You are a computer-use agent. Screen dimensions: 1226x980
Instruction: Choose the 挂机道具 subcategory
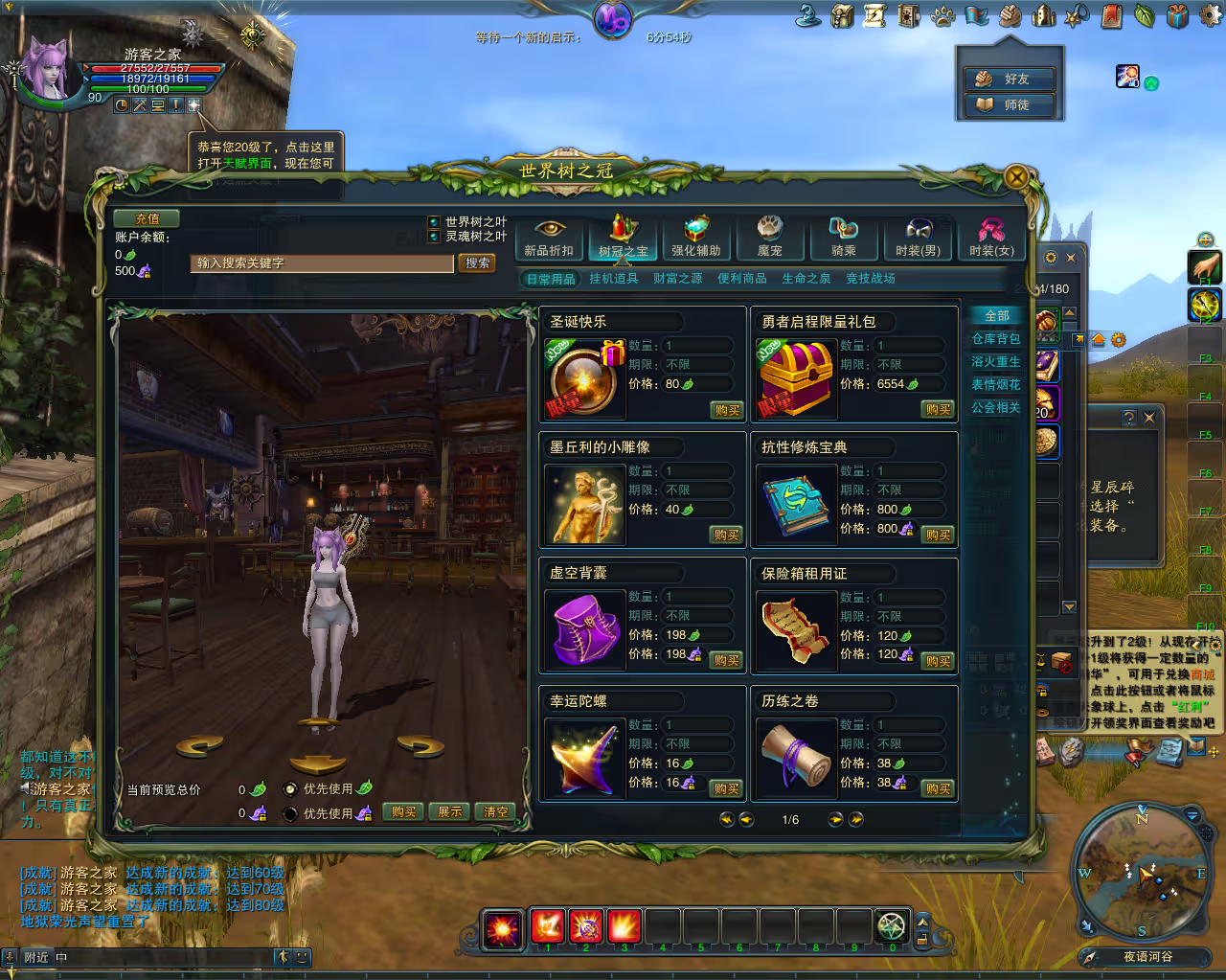[614, 279]
